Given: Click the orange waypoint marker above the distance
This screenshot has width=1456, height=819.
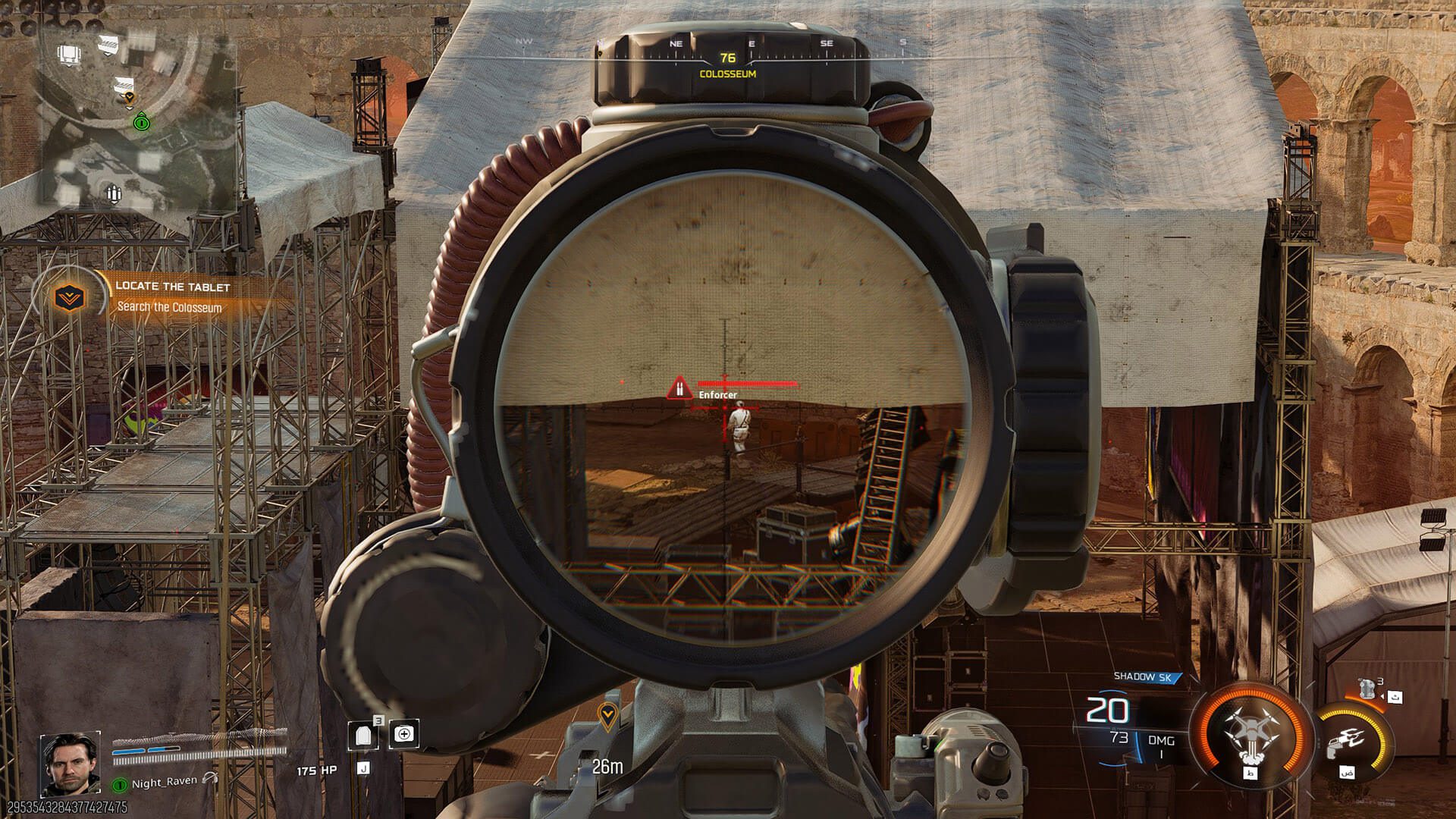Looking at the screenshot, I should [x=607, y=714].
